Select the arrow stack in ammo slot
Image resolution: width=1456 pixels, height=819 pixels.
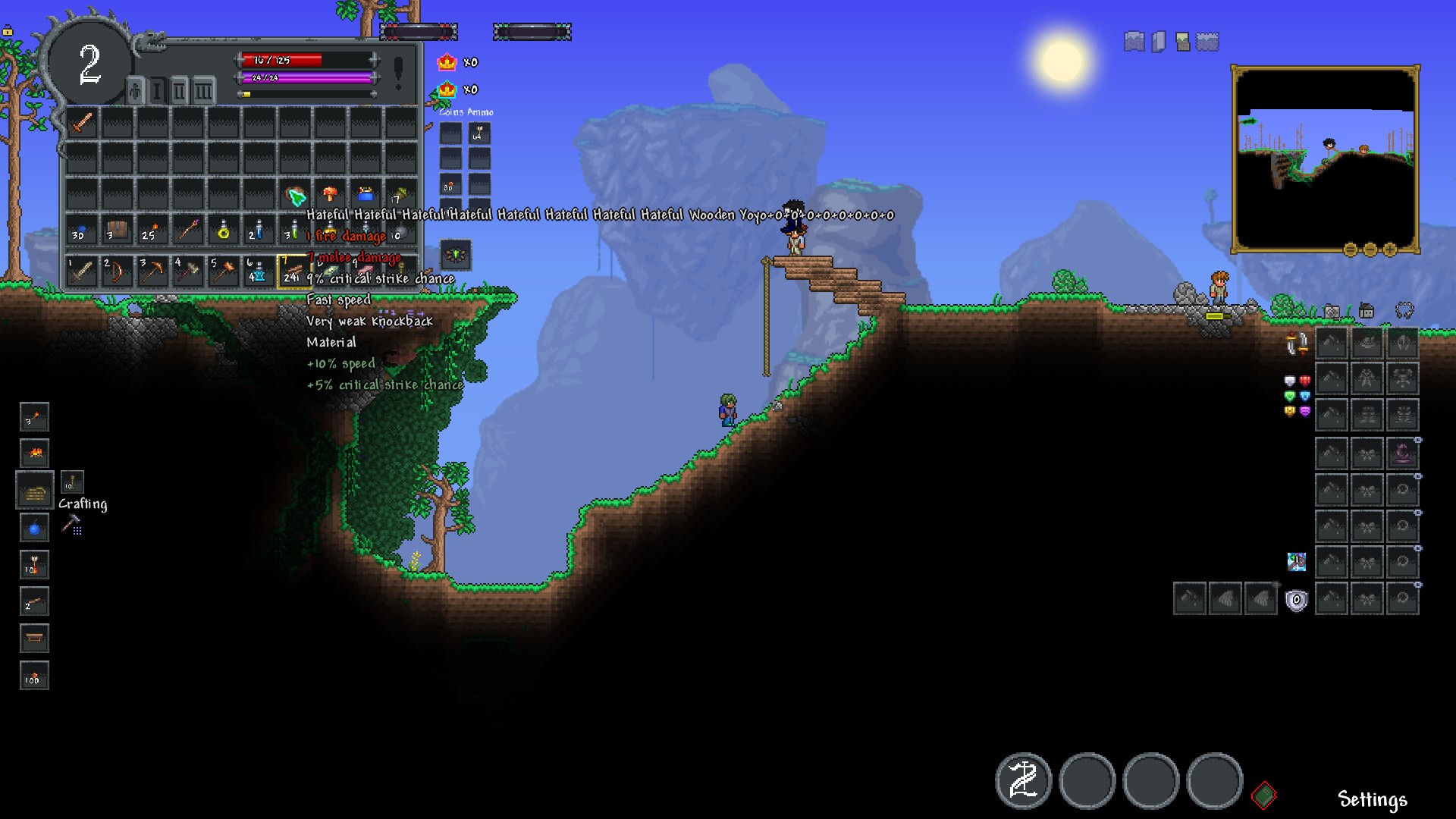[x=479, y=135]
